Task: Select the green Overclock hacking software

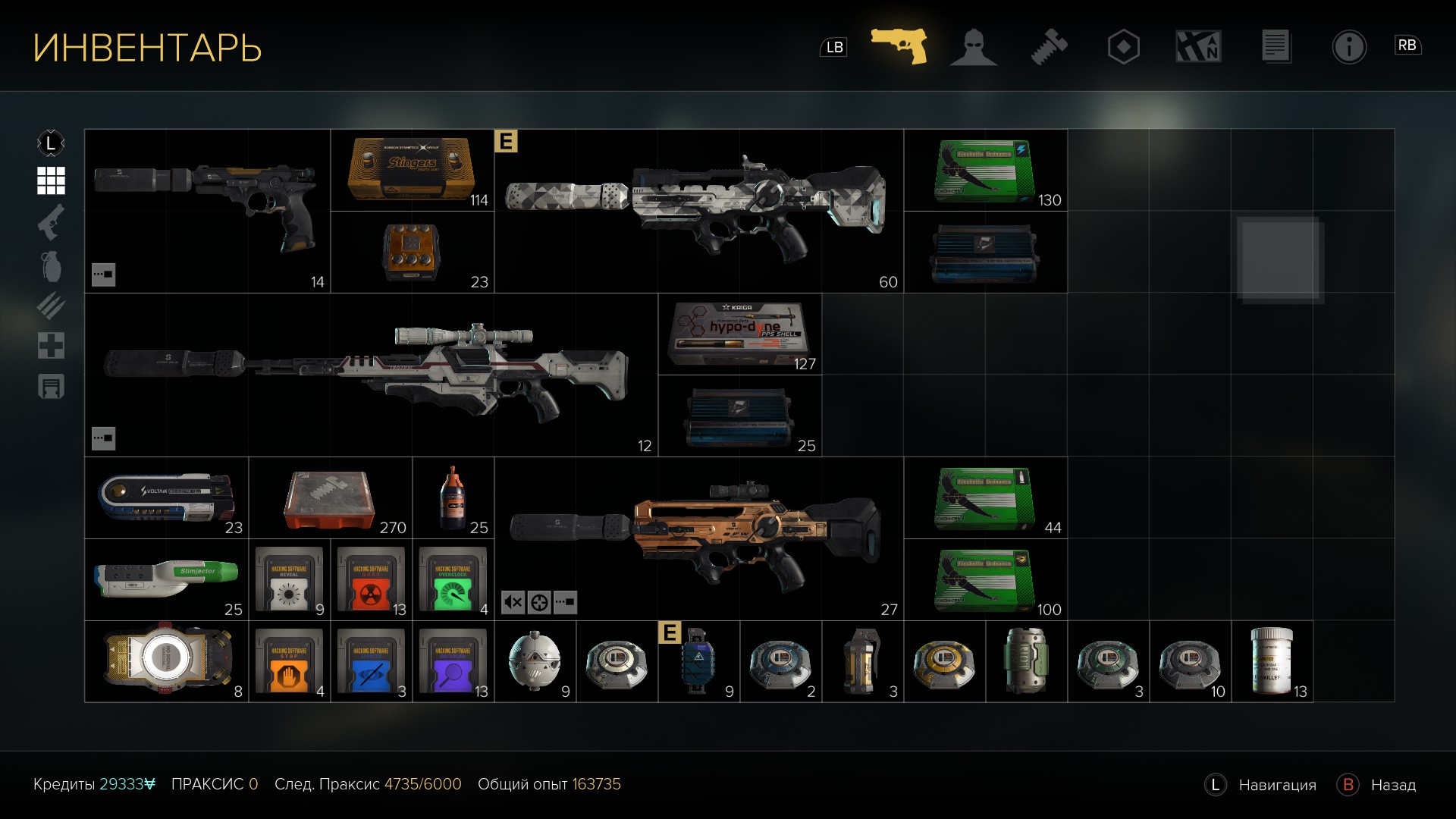Action: tap(453, 579)
